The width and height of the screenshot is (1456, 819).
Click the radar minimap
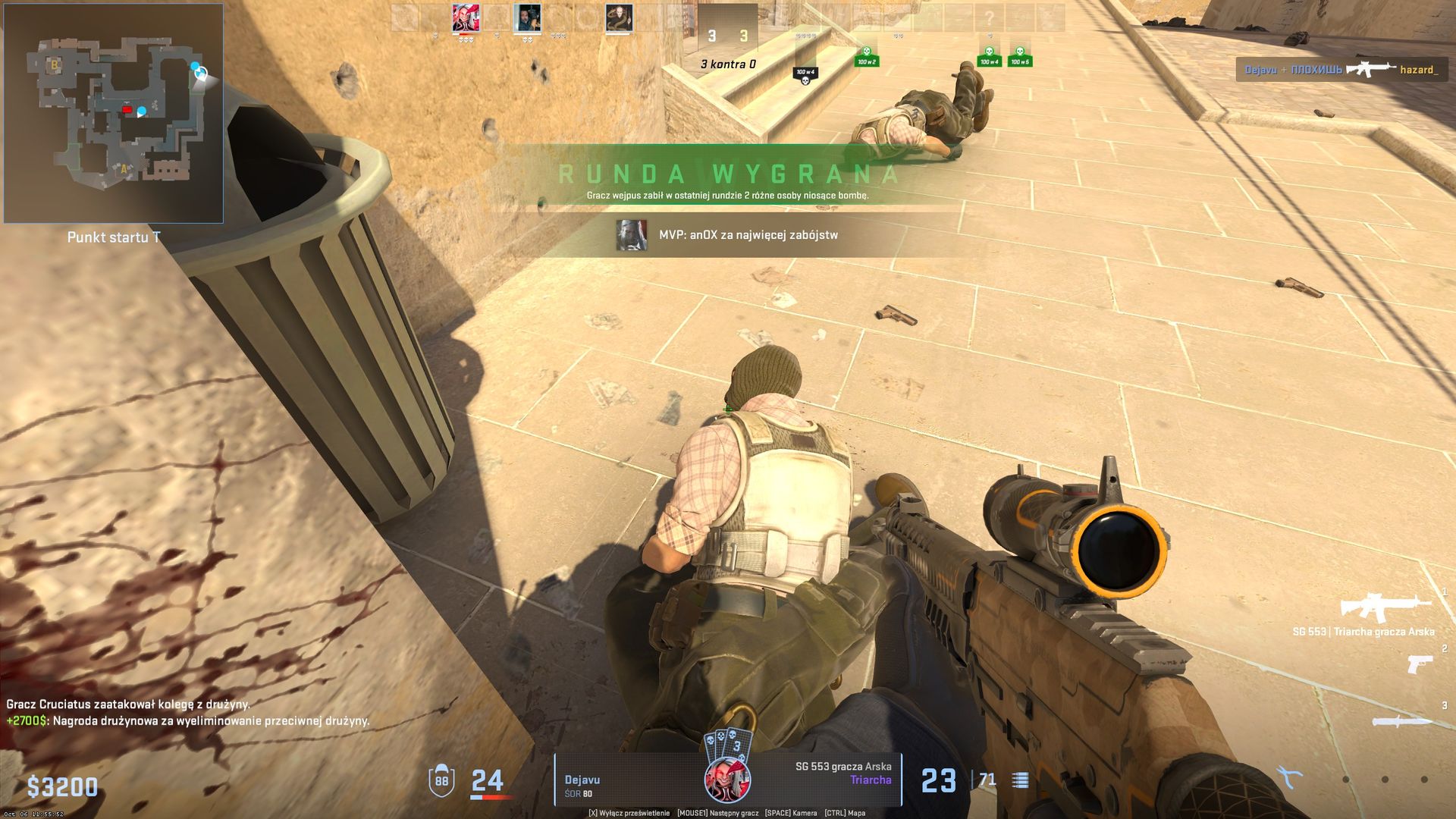(114, 114)
